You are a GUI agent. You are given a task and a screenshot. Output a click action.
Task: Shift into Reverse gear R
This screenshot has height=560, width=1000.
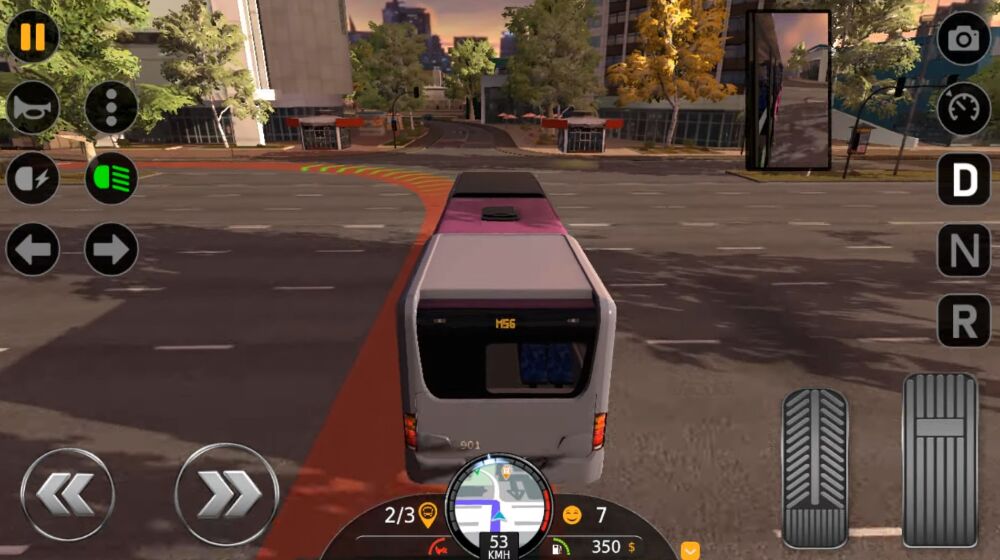(963, 321)
